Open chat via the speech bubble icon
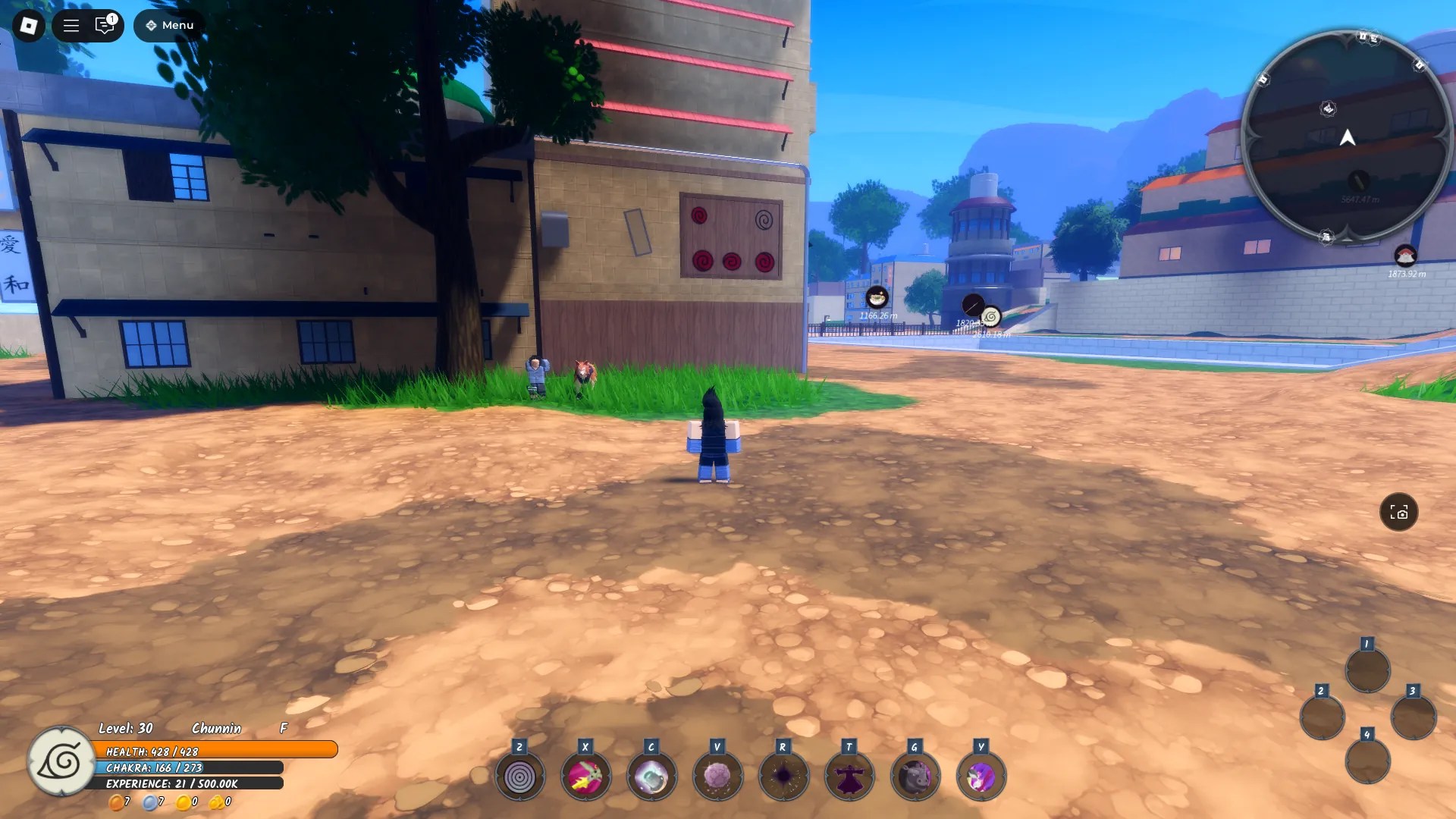The height and width of the screenshot is (819, 1456). (104, 25)
